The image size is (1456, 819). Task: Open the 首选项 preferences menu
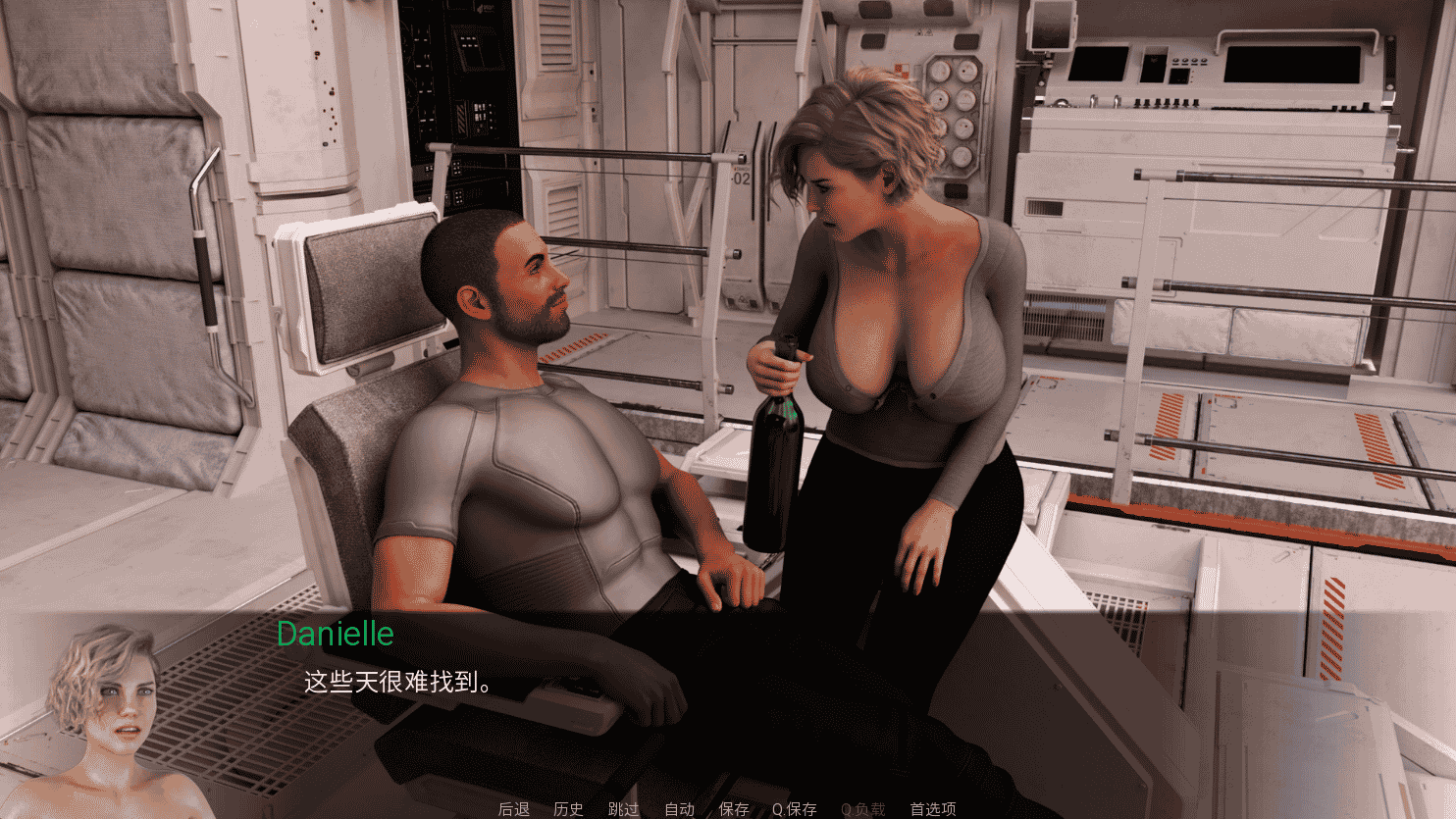933,809
